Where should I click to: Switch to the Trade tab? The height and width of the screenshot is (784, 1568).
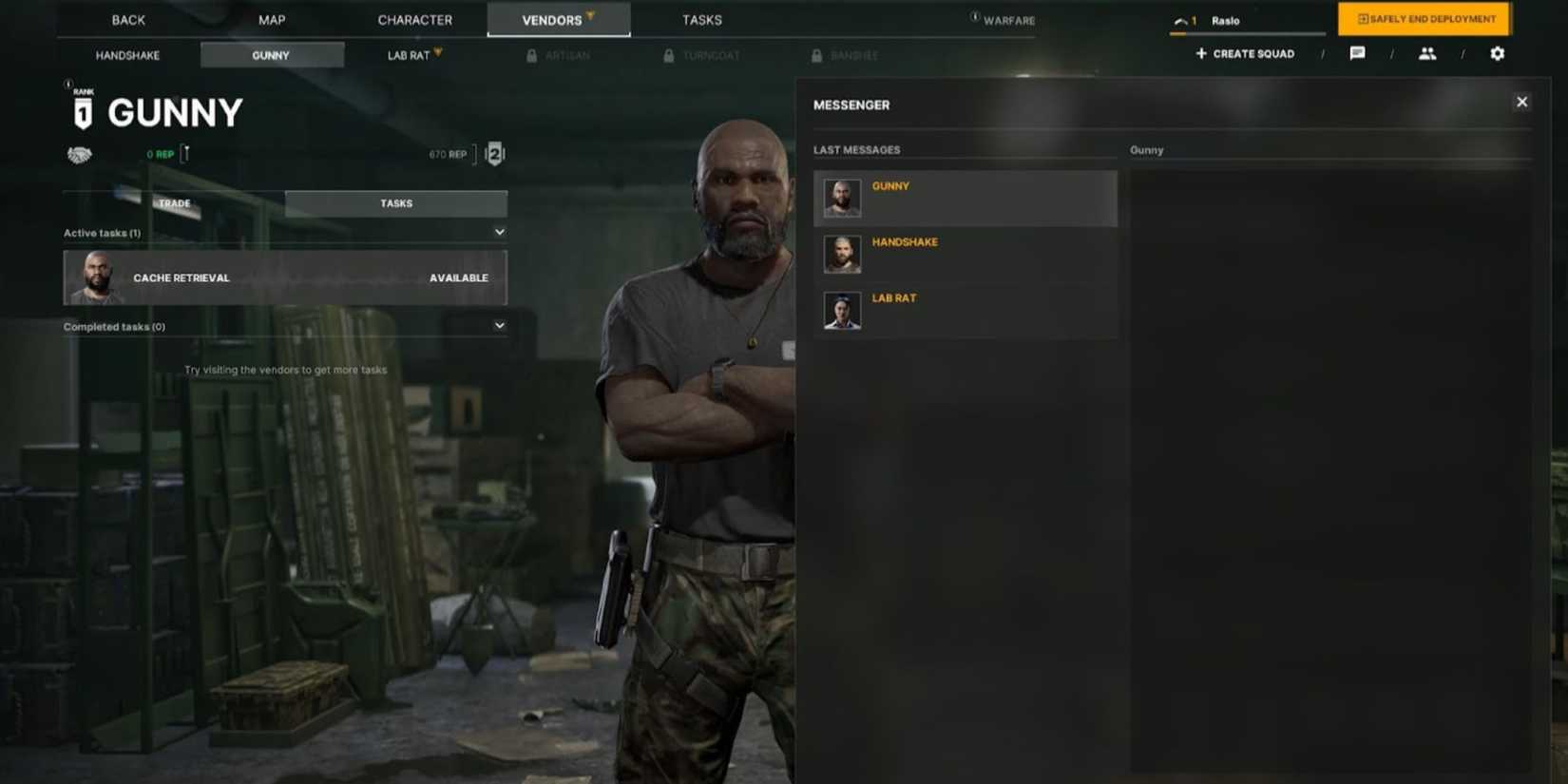click(174, 202)
